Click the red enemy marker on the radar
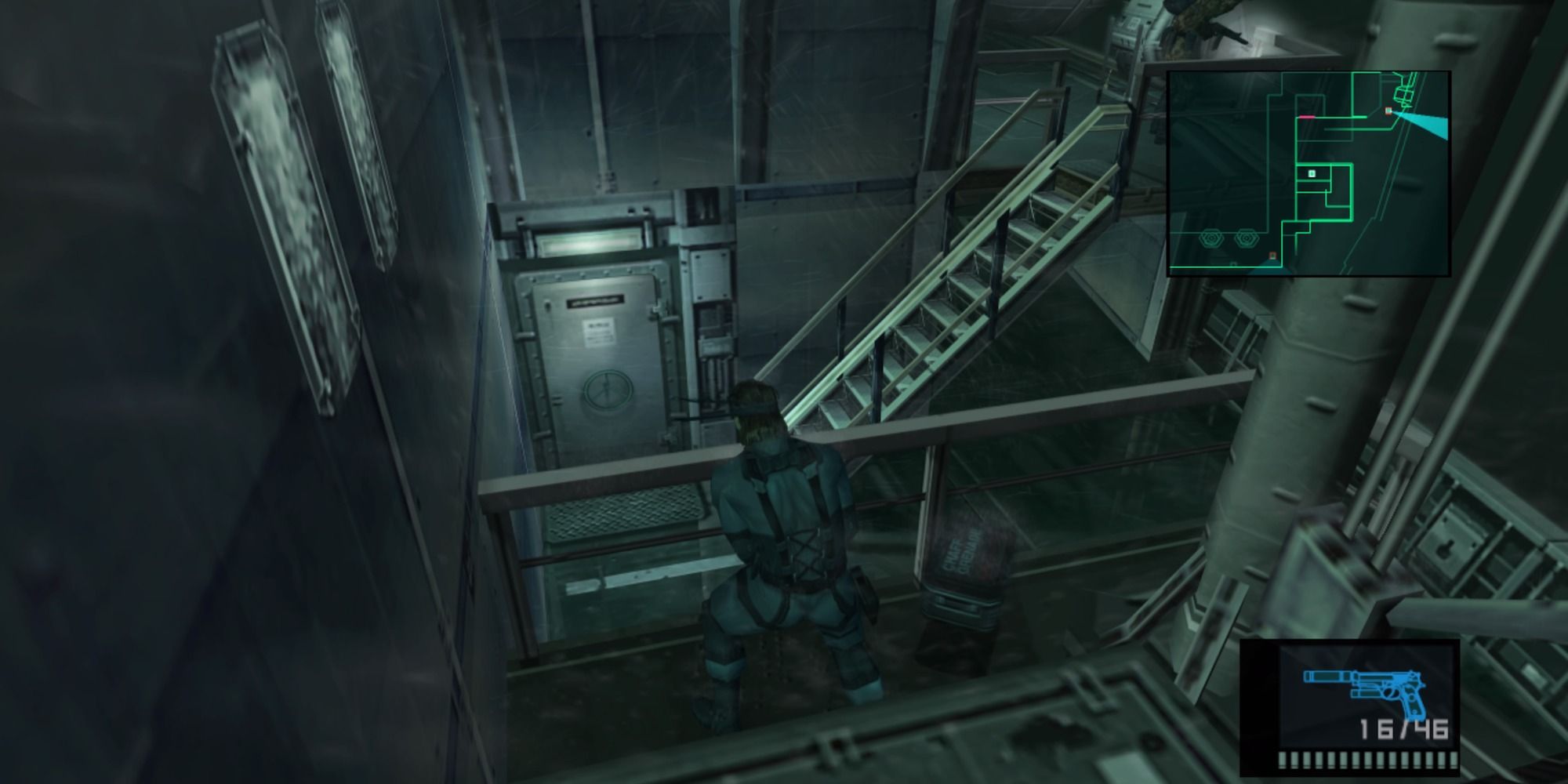This screenshot has width=1568, height=784. click(x=1388, y=110)
